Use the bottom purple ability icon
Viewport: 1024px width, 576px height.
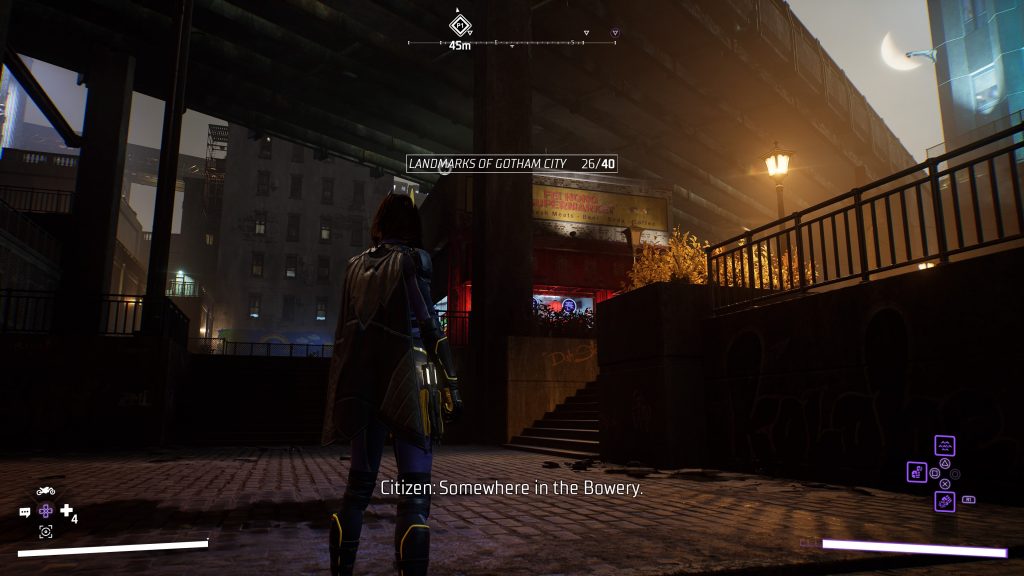pos(944,501)
